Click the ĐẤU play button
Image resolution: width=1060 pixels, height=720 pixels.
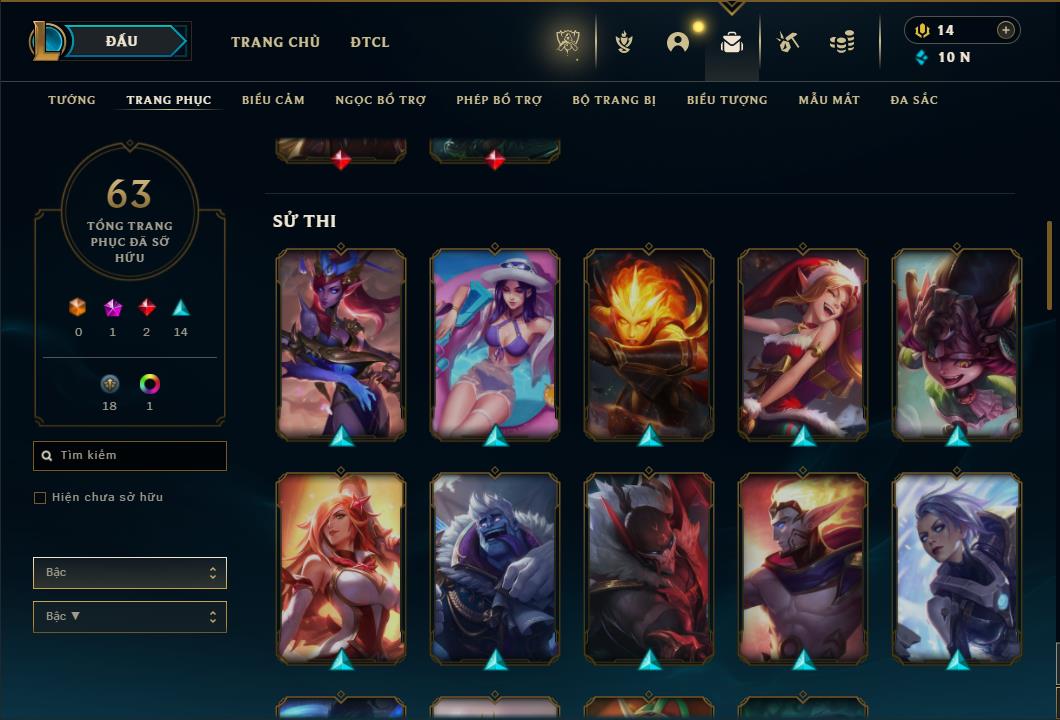[x=122, y=41]
